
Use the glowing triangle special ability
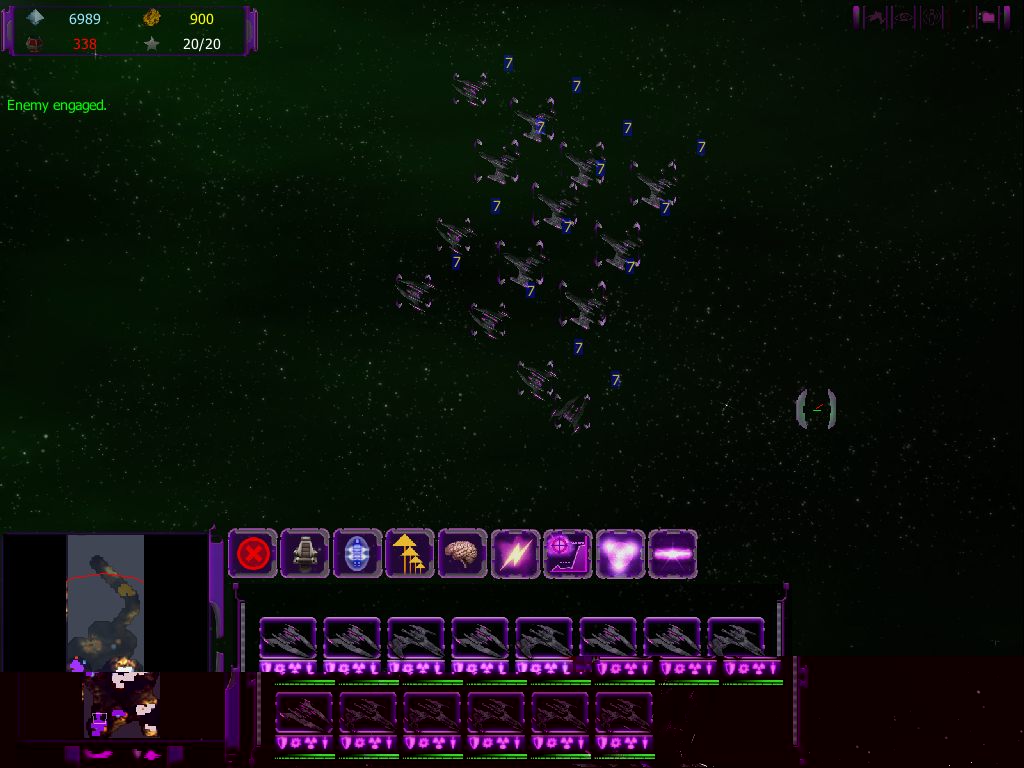pyautogui.click(x=620, y=553)
